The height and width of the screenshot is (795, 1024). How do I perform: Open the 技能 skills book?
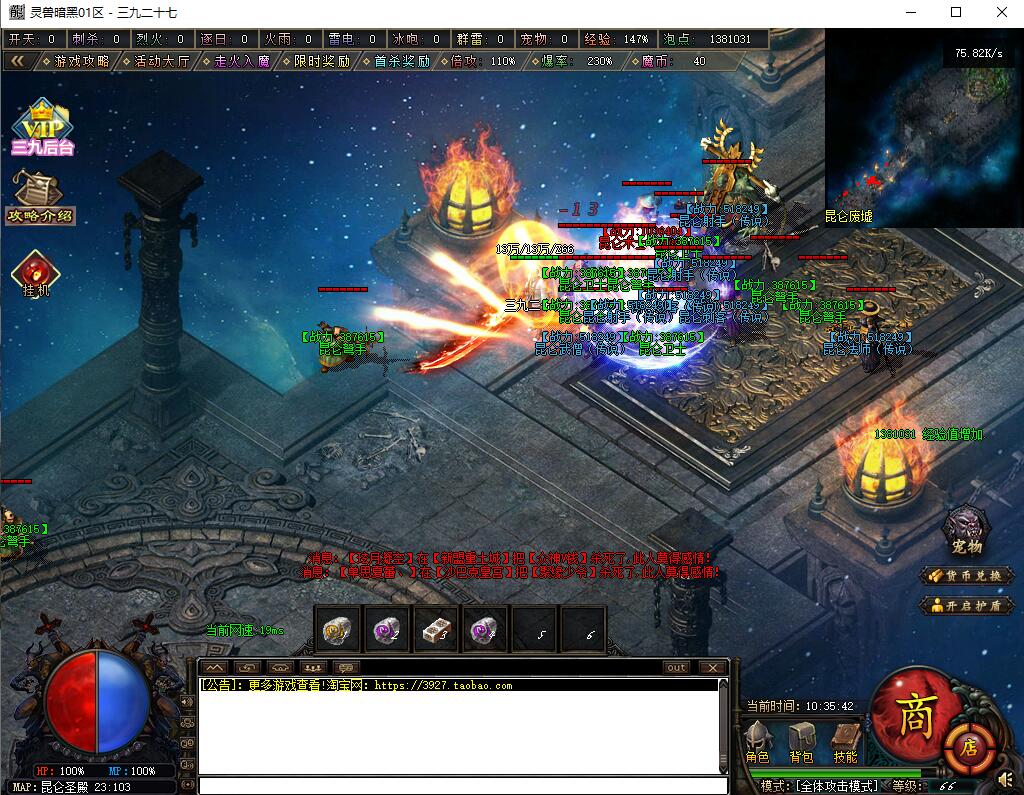point(845,742)
